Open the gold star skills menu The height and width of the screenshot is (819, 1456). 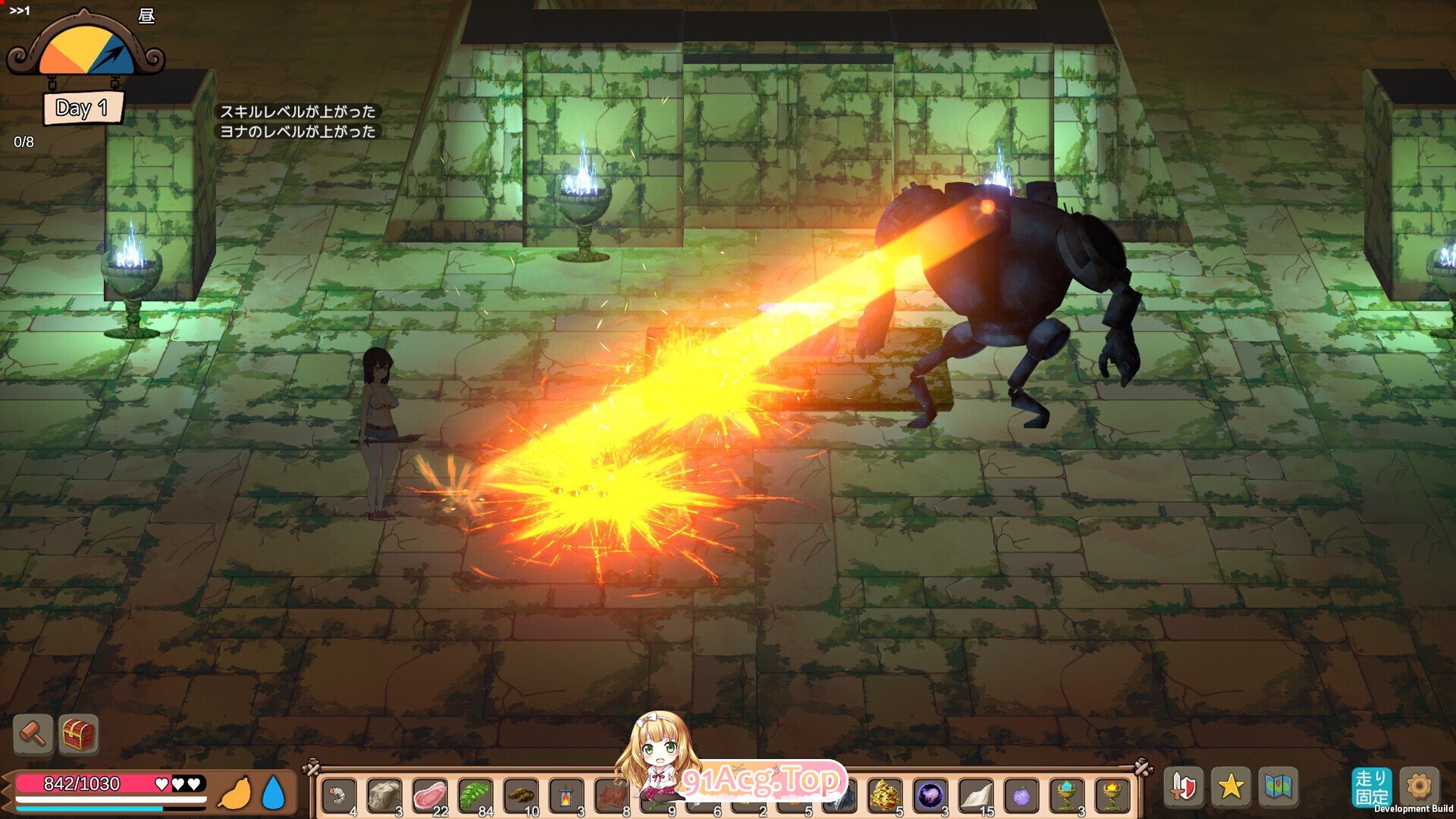1231,786
